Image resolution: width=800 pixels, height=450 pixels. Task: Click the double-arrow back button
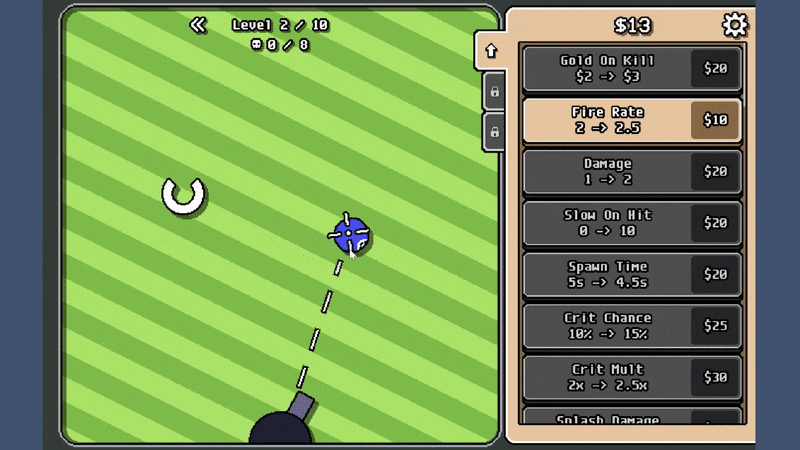[x=198, y=25]
